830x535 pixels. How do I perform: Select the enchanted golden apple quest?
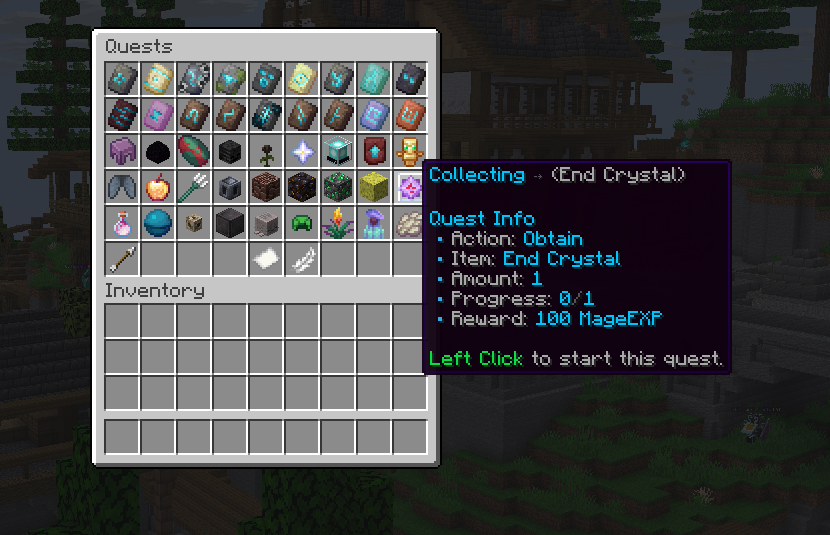coord(158,186)
